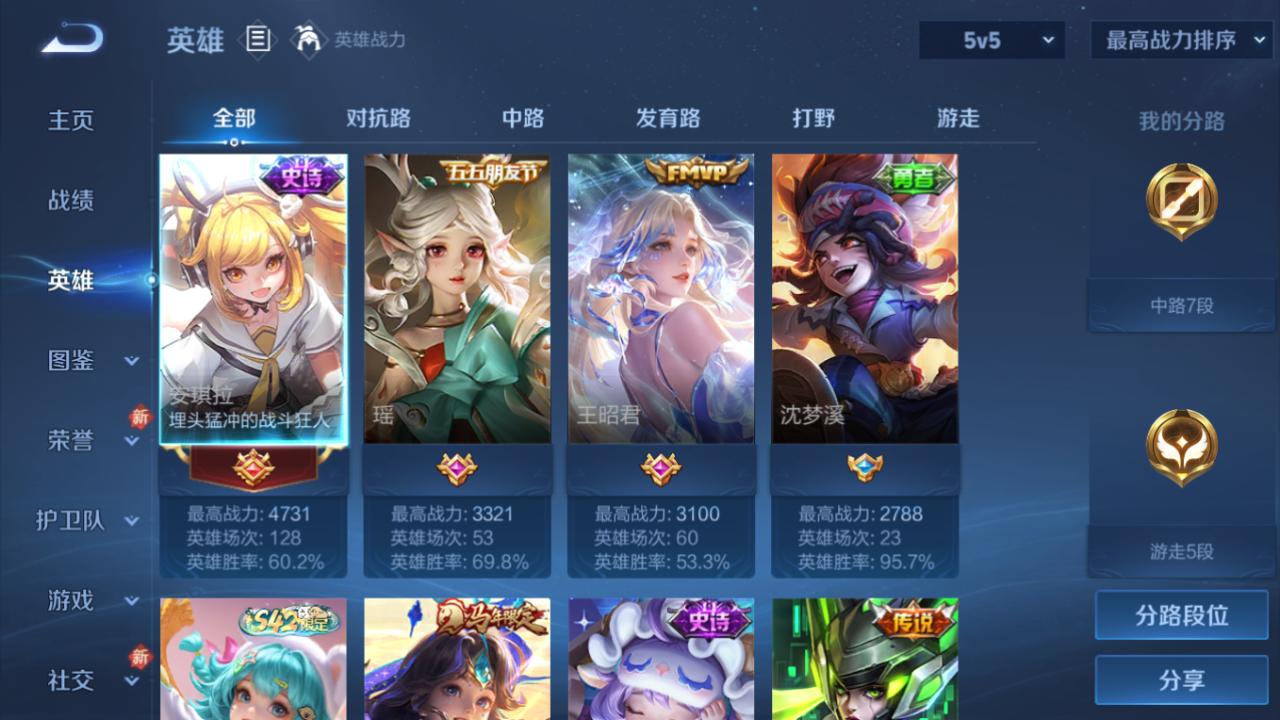Click the 史诗 banner on 安琪拉's card
Screen dimensions: 1280x720
[x=302, y=172]
